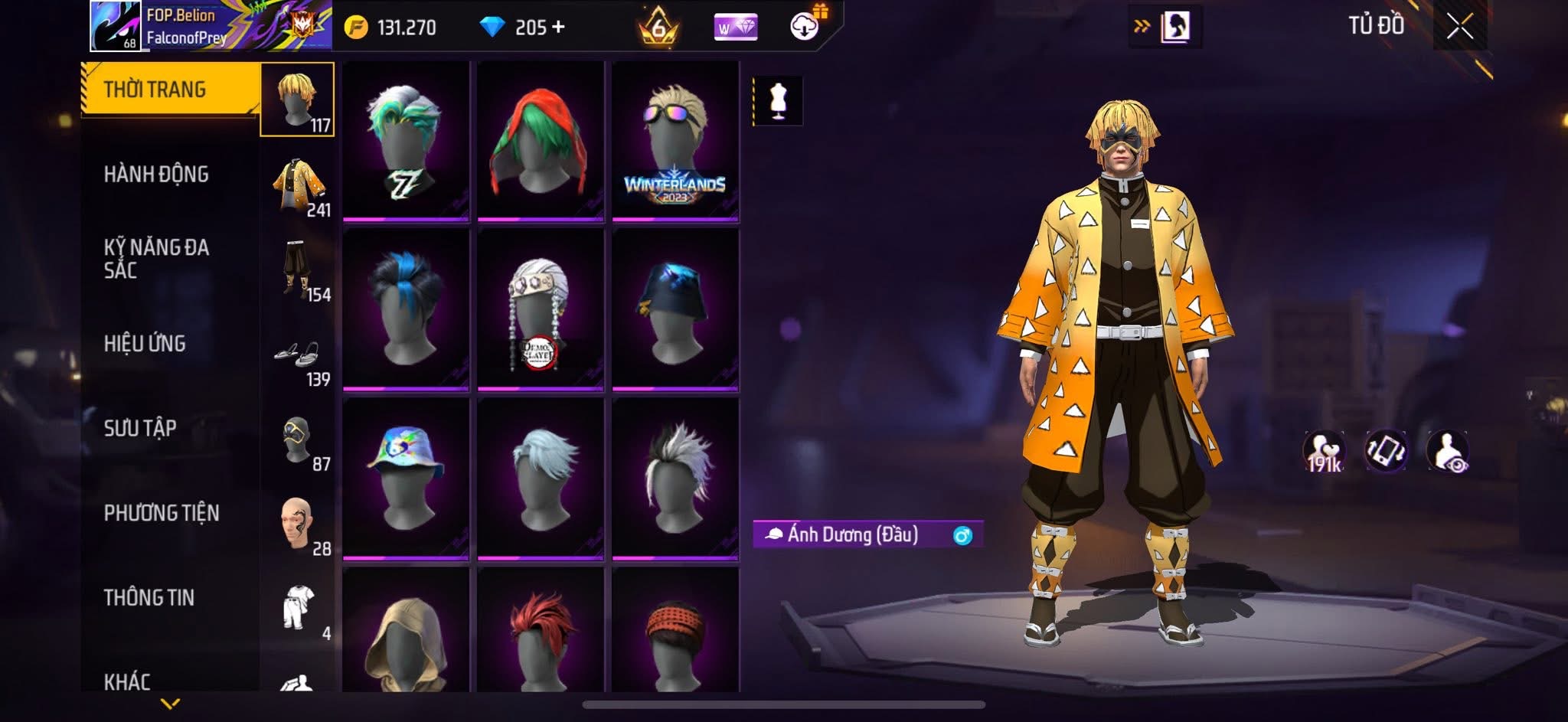The height and width of the screenshot is (722, 1568).
Task: Switch to the Hành Động tab
Action: (x=157, y=175)
